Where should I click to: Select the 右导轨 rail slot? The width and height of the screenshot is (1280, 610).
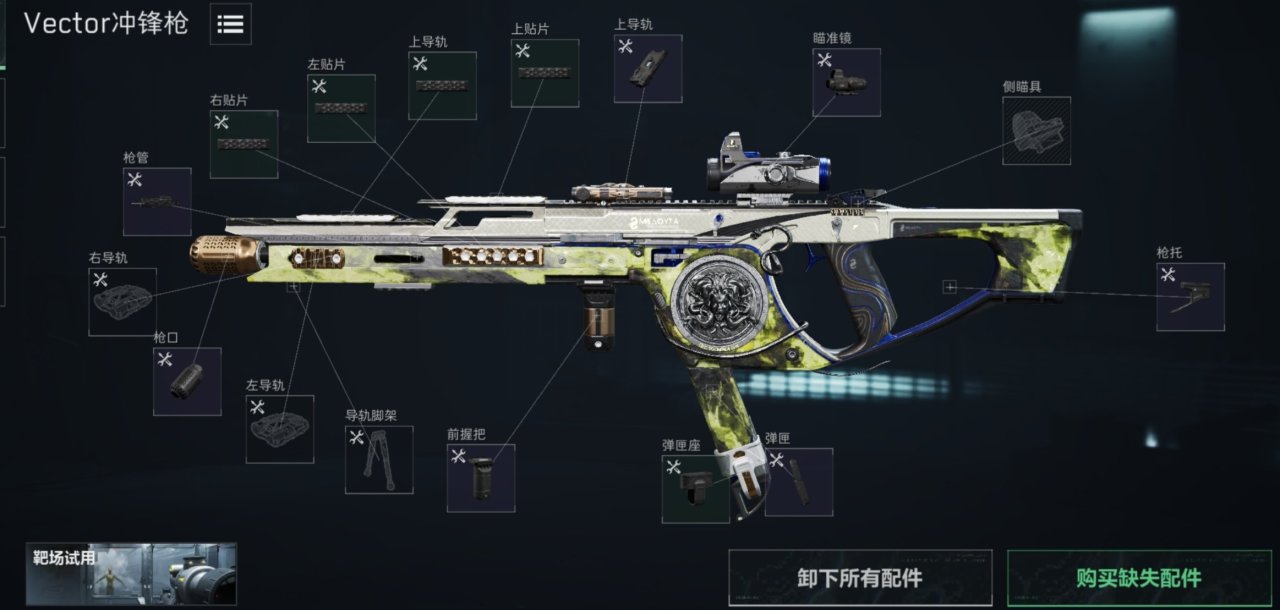(123, 301)
